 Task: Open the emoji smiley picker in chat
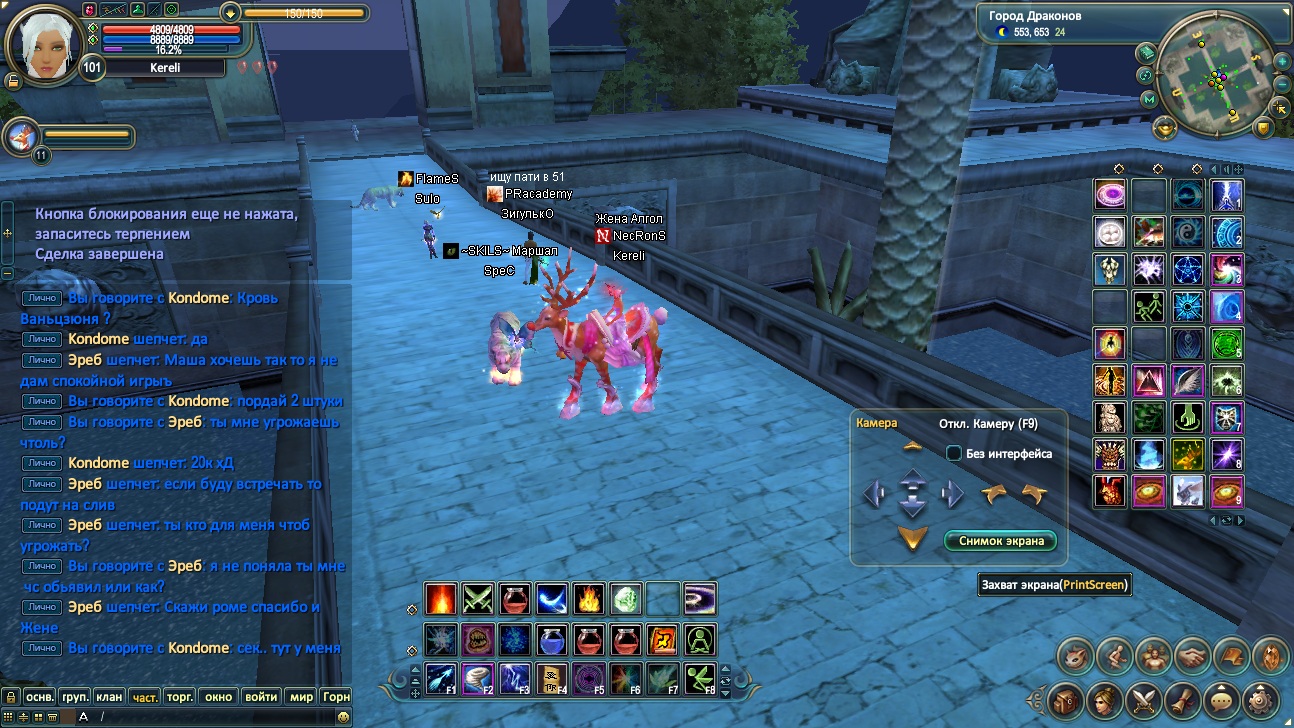[x=343, y=717]
